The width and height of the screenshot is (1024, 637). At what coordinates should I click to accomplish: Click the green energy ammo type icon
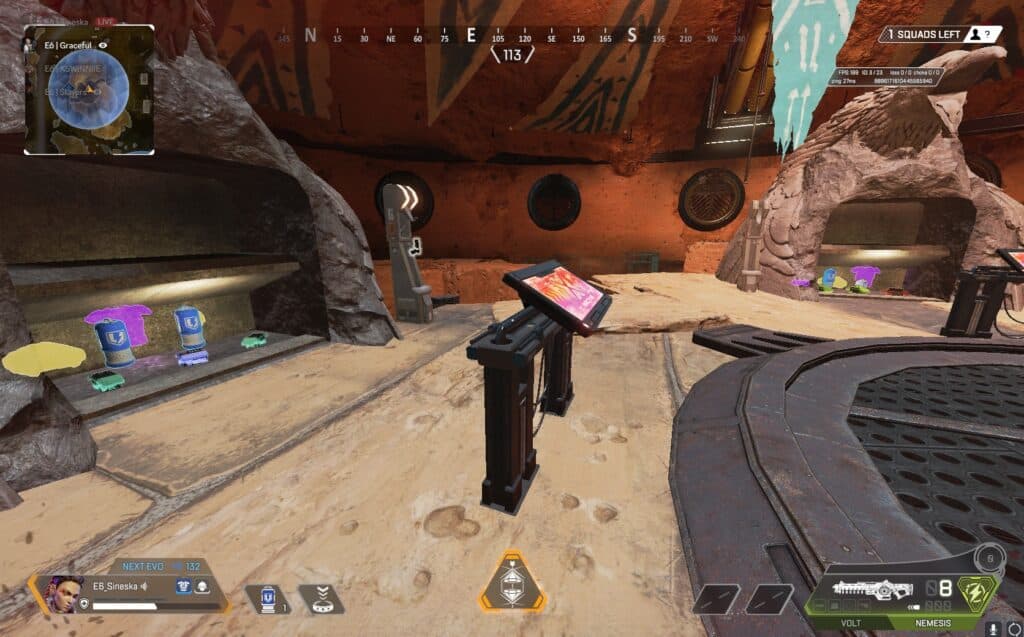[979, 590]
